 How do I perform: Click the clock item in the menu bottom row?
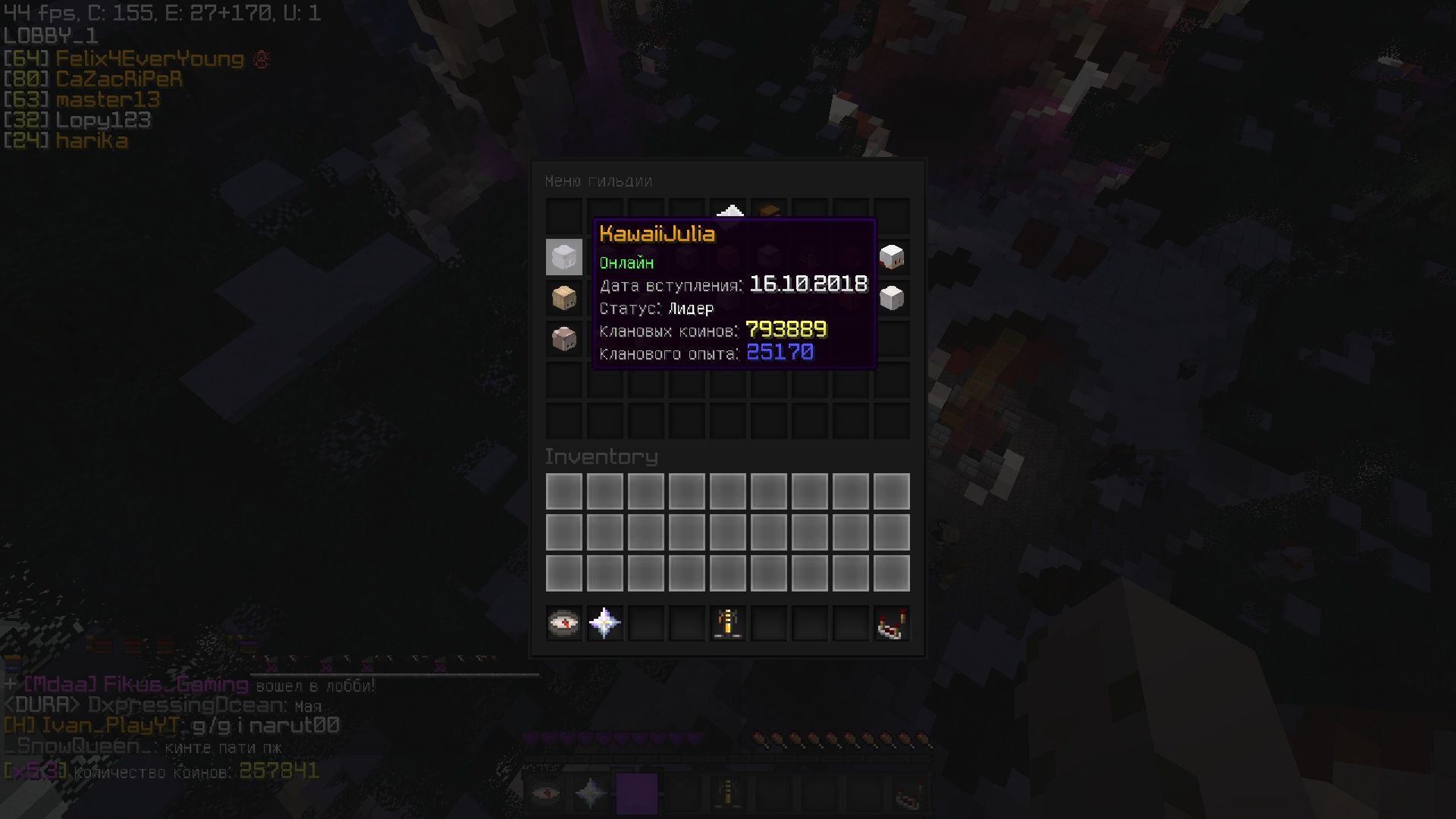(x=563, y=623)
